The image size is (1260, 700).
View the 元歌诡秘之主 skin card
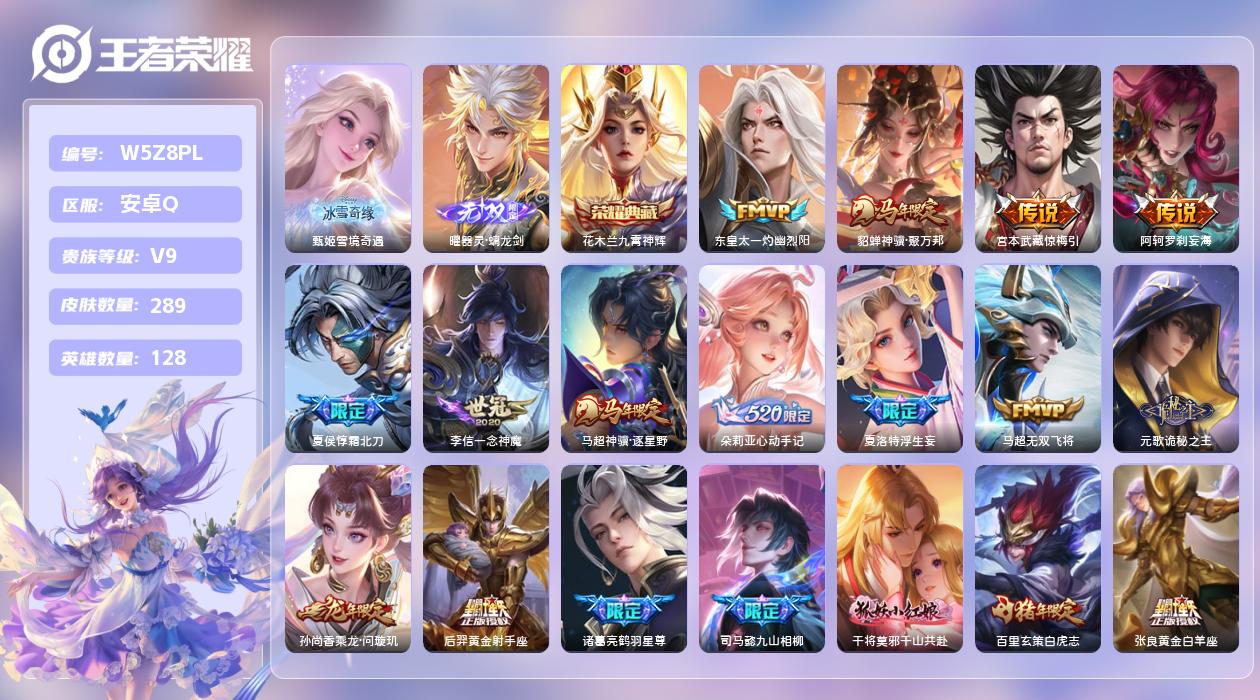[x=1176, y=358]
